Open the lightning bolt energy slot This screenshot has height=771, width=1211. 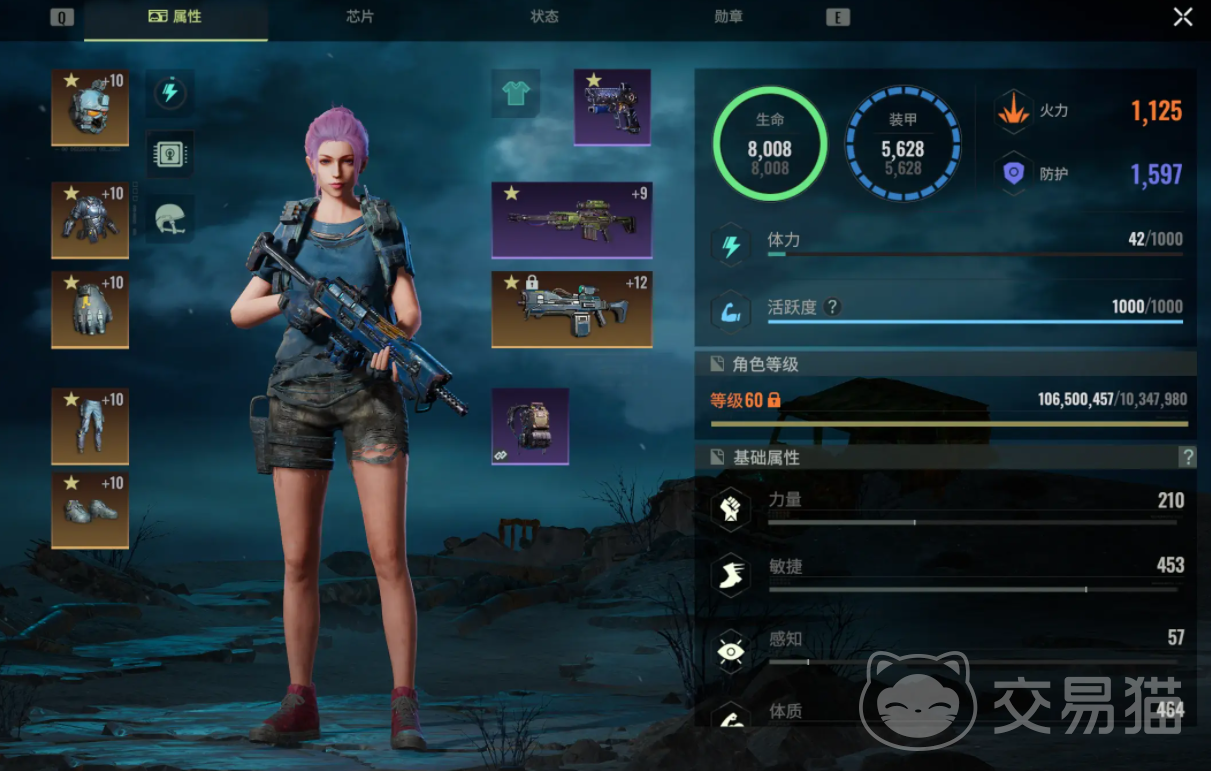[x=170, y=94]
